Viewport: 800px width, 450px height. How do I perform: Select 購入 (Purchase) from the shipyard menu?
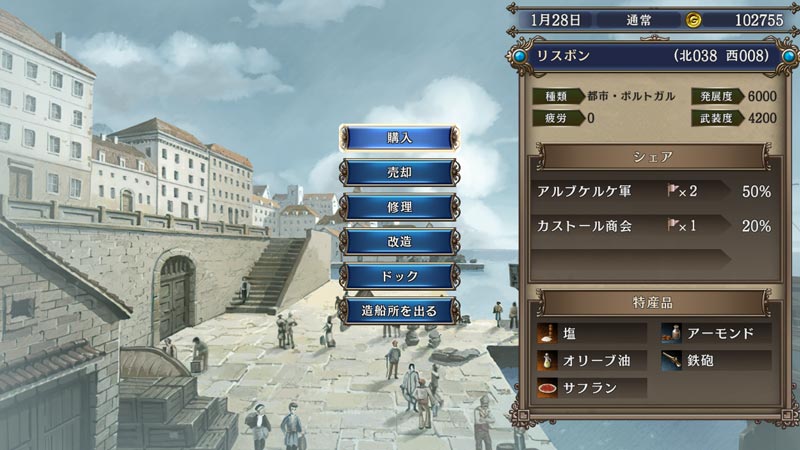click(399, 137)
